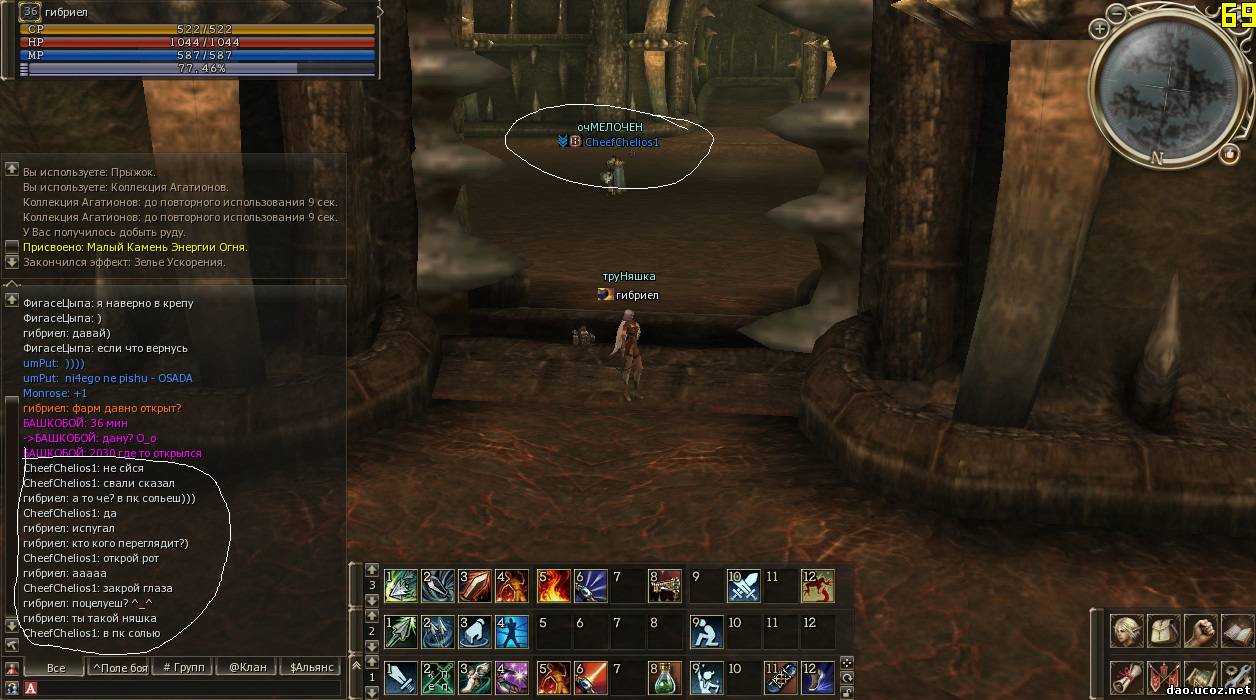Select the # Групп chat tab
This screenshot has width=1256, height=700.
183,667
